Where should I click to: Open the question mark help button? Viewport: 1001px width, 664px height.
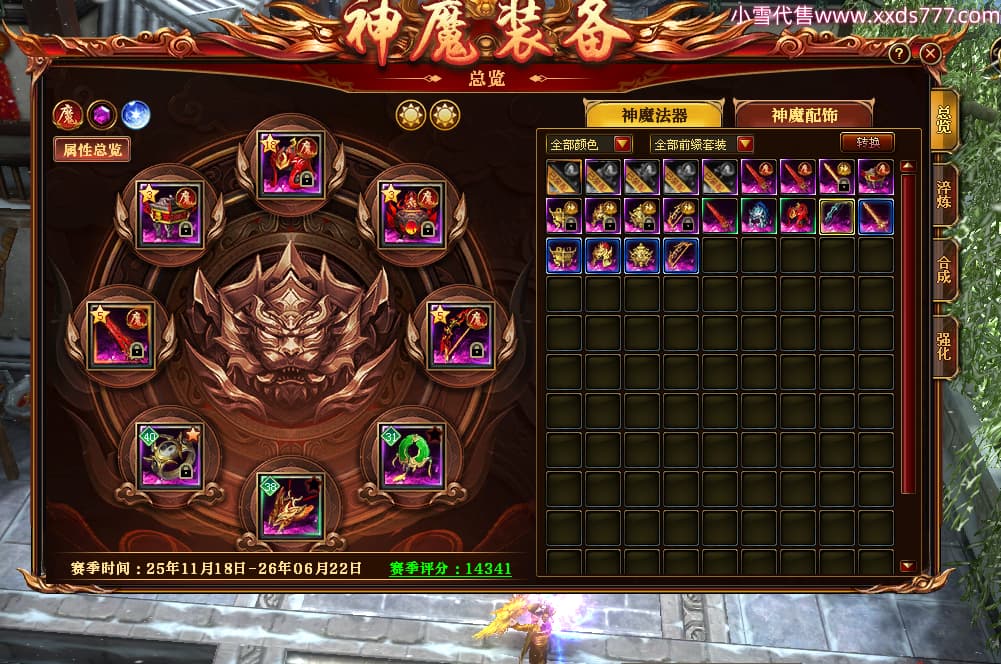pyautogui.click(x=900, y=54)
